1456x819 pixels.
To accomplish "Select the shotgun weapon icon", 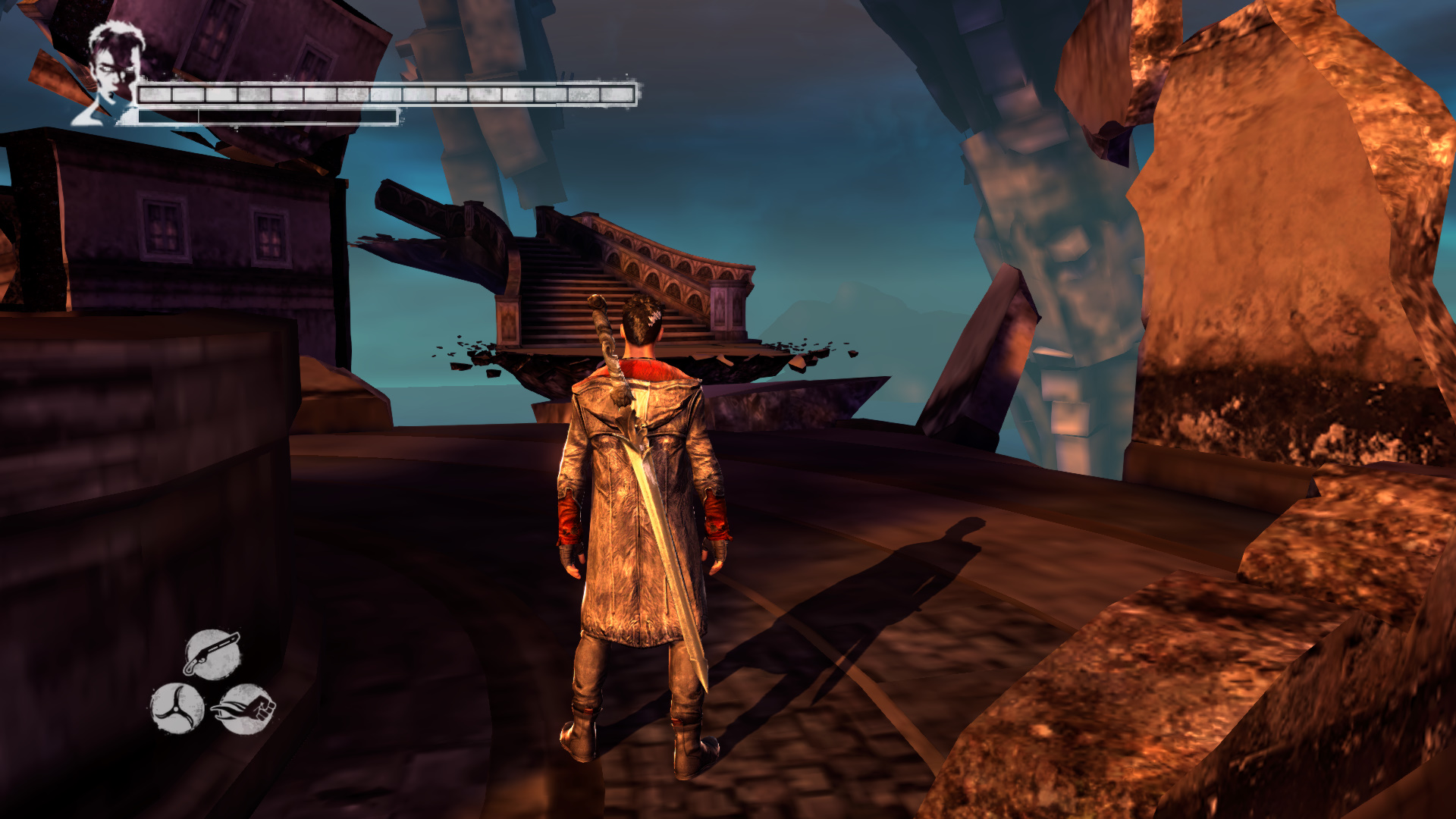I will coord(212,654).
